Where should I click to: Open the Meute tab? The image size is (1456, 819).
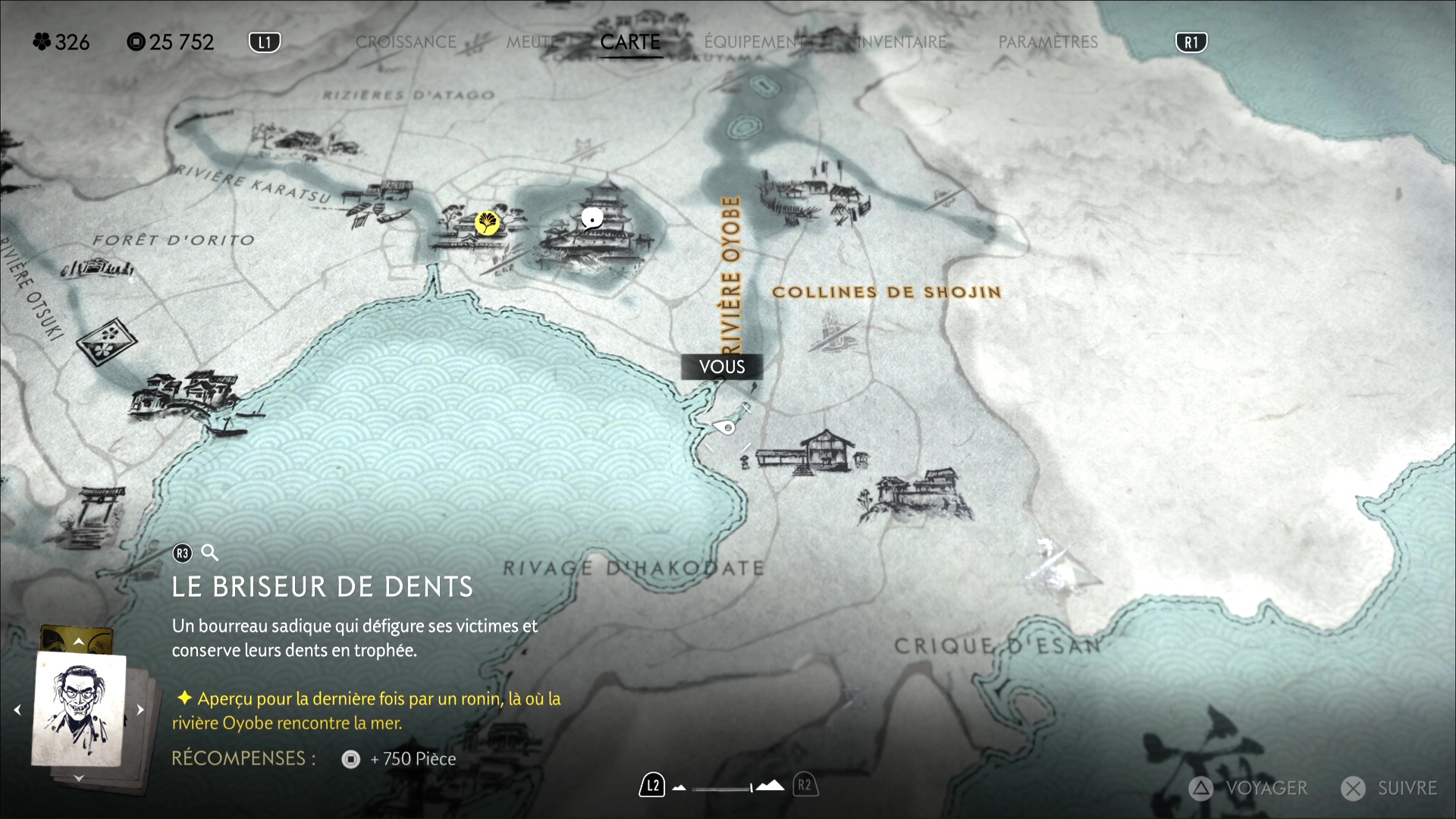click(531, 42)
